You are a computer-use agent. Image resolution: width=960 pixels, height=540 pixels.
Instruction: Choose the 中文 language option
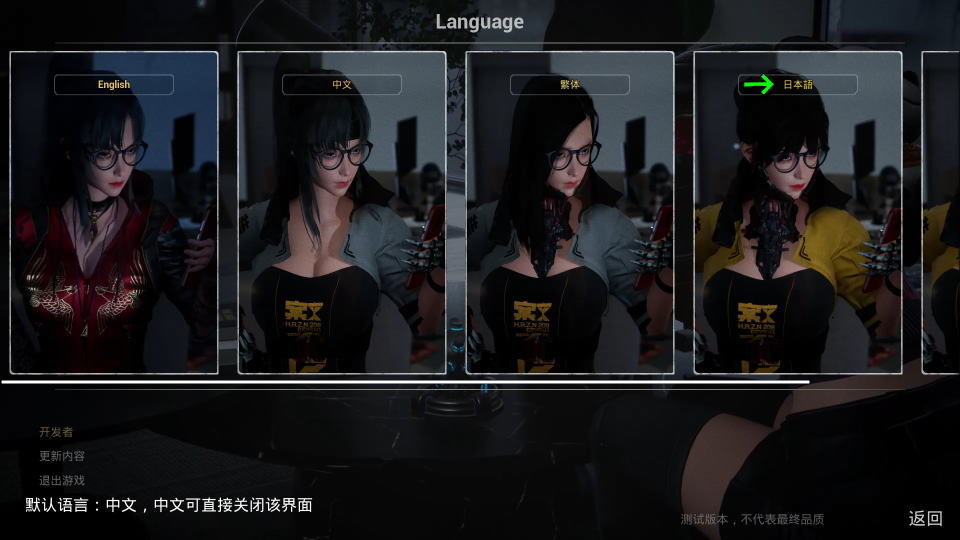(342, 85)
